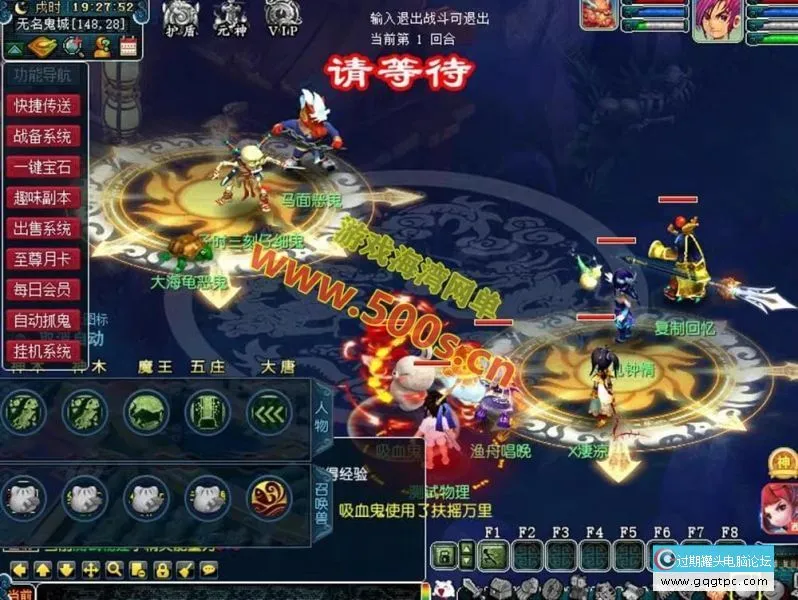Open the 挂机系统 idle system
The image size is (798, 600).
pos(42,351)
